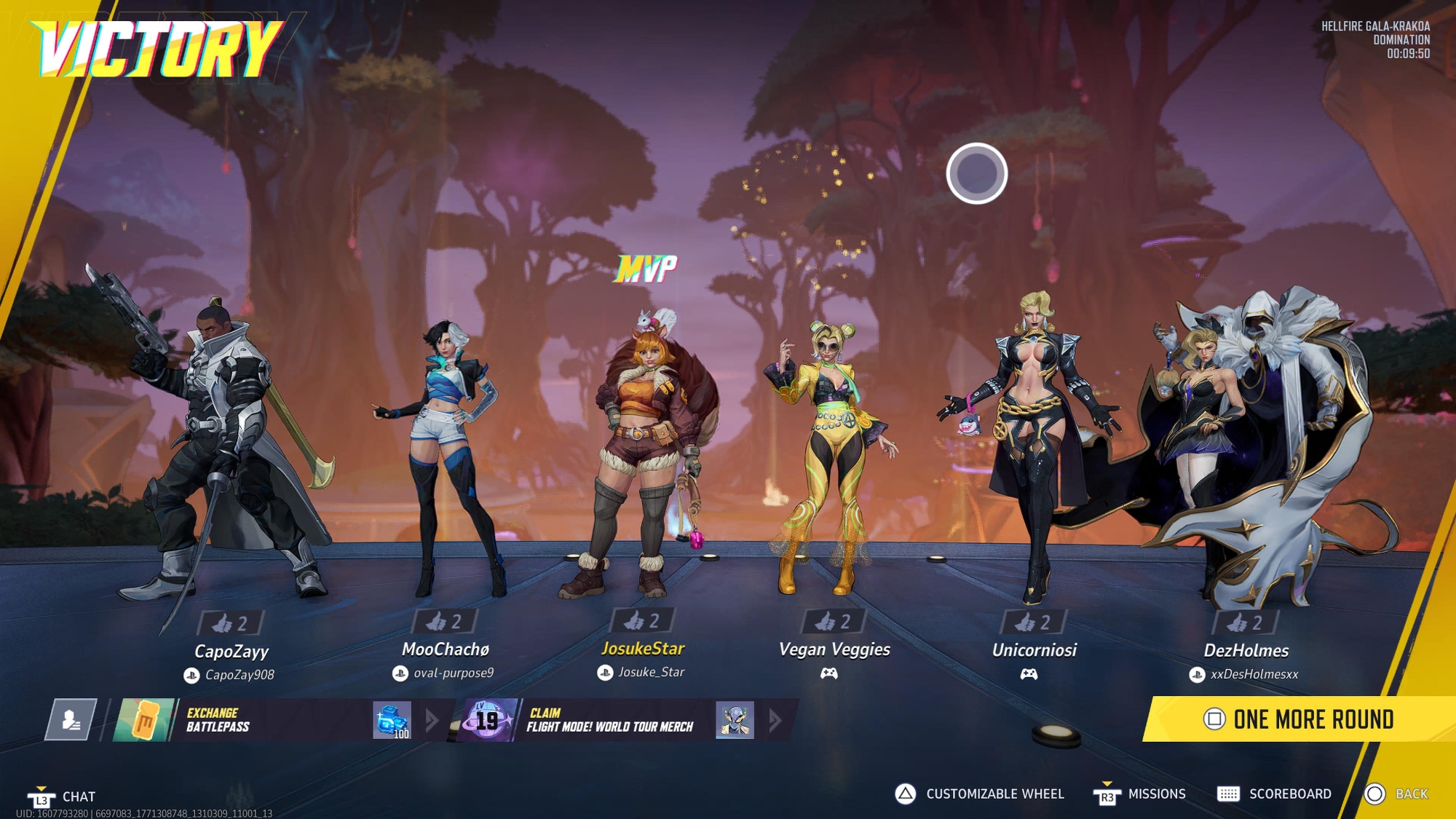This screenshot has height=819, width=1456.
Task: Select the DezHolmes player name
Action: pos(1246,651)
